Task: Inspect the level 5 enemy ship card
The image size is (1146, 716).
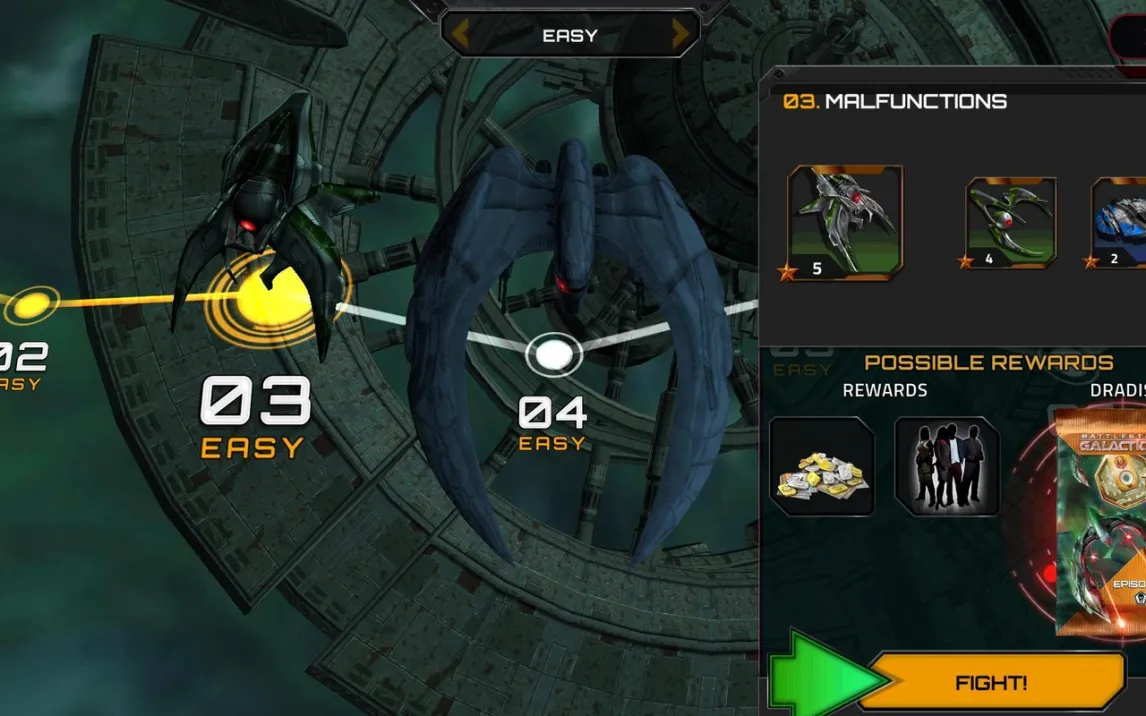Action: click(845, 223)
